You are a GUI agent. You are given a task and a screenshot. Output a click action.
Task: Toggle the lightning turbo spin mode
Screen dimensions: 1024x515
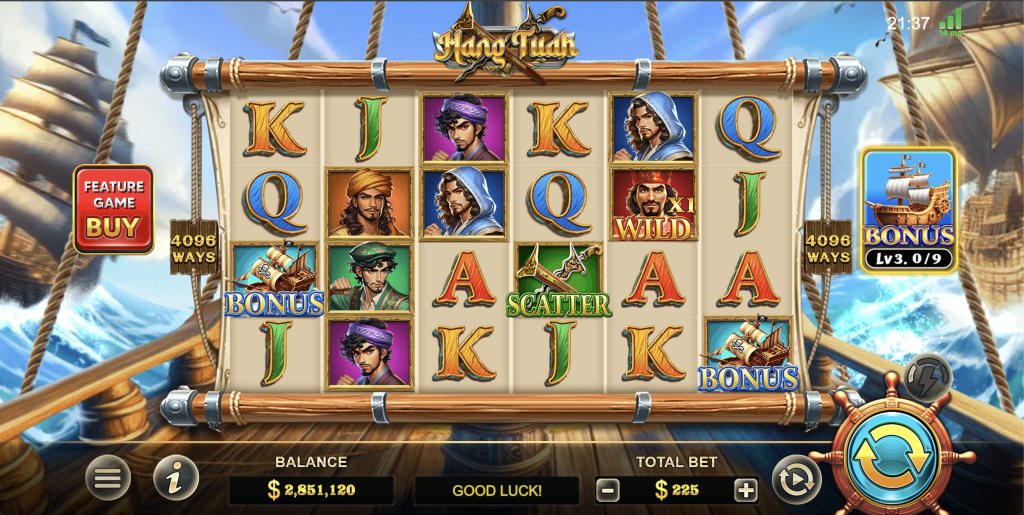coord(926,378)
